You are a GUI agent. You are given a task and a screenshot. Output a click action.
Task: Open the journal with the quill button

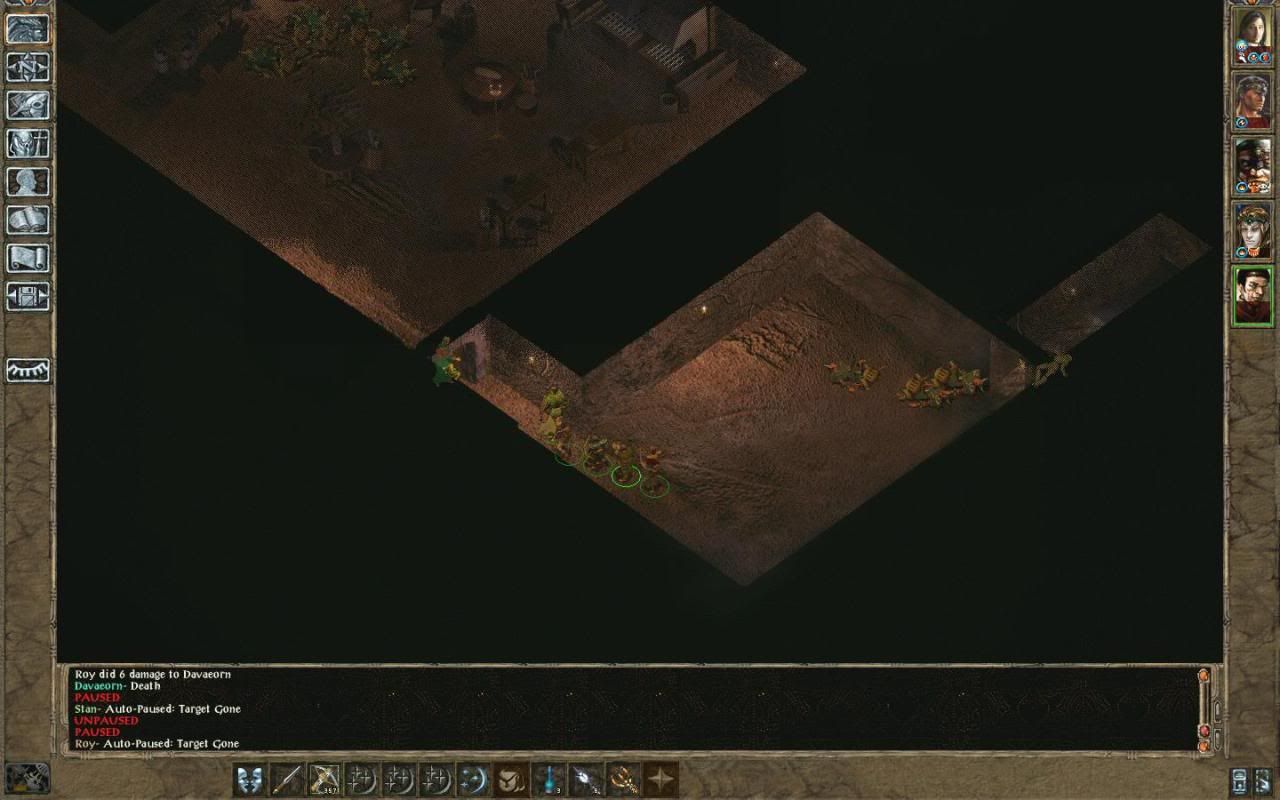click(x=27, y=104)
